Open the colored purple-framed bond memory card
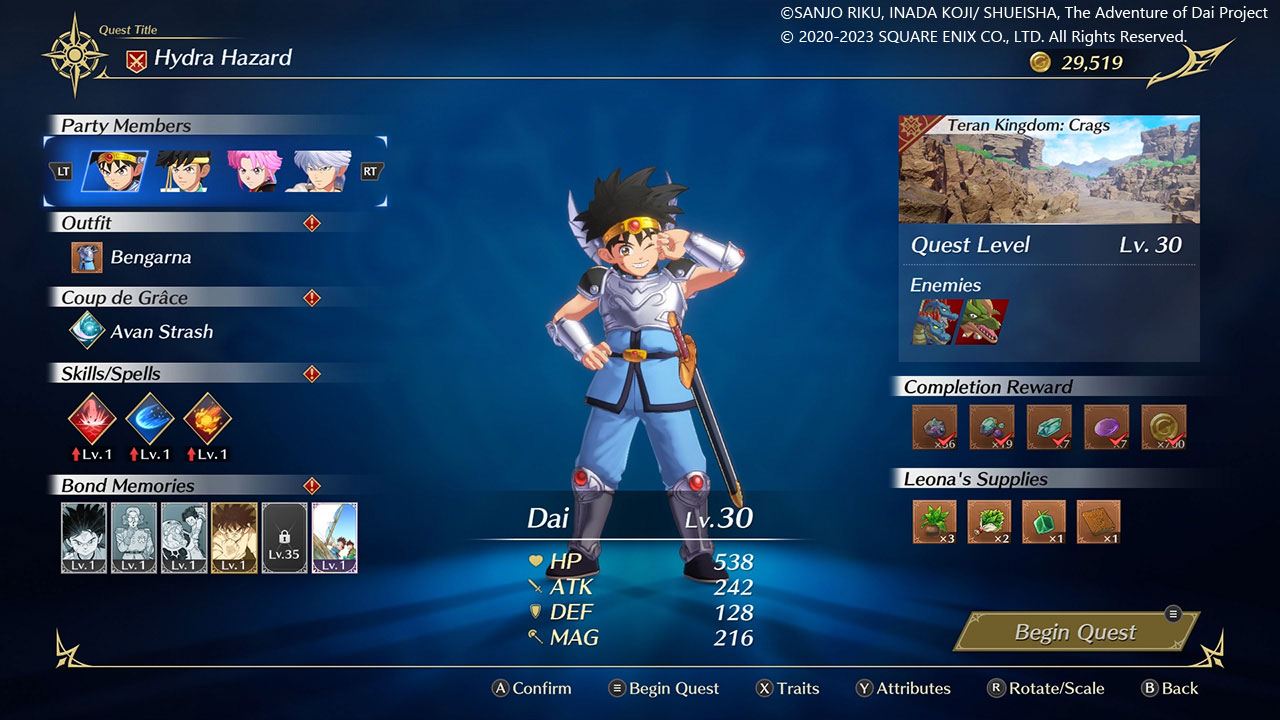The image size is (1280, 720). pos(334,537)
